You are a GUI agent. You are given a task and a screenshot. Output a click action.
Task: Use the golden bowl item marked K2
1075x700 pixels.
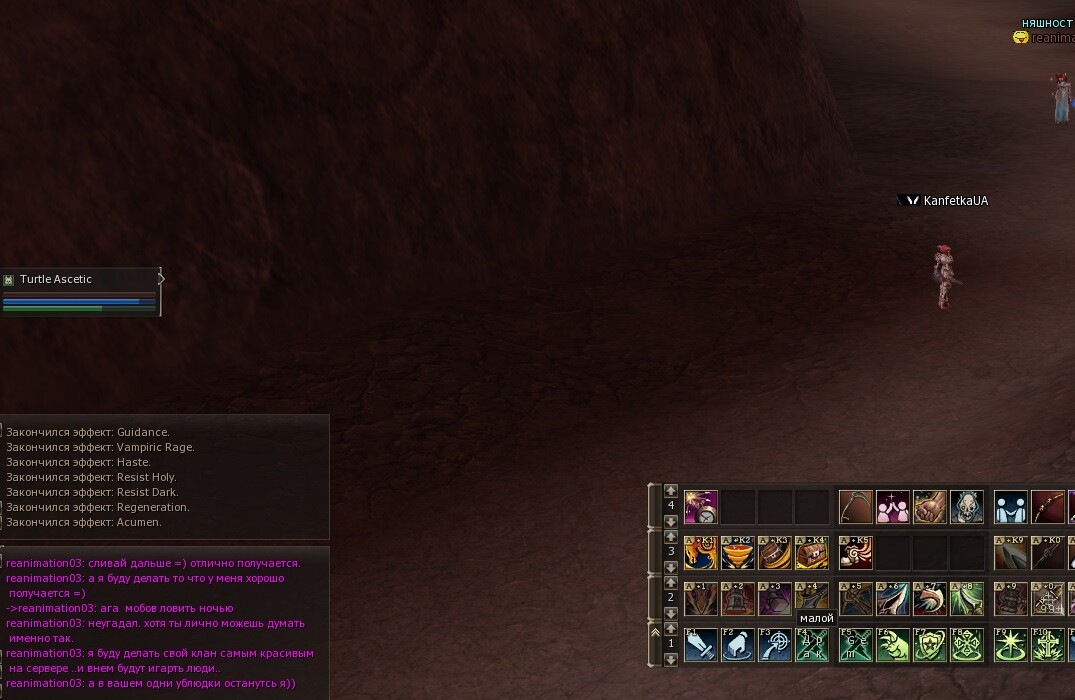coord(738,552)
